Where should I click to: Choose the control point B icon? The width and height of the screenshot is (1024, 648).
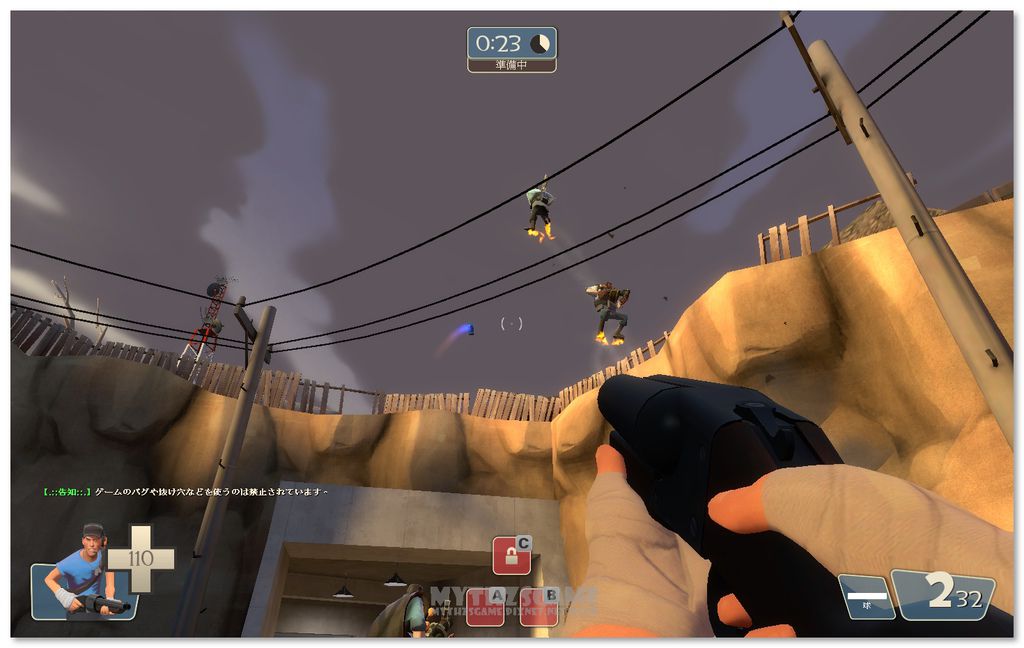(x=538, y=606)
